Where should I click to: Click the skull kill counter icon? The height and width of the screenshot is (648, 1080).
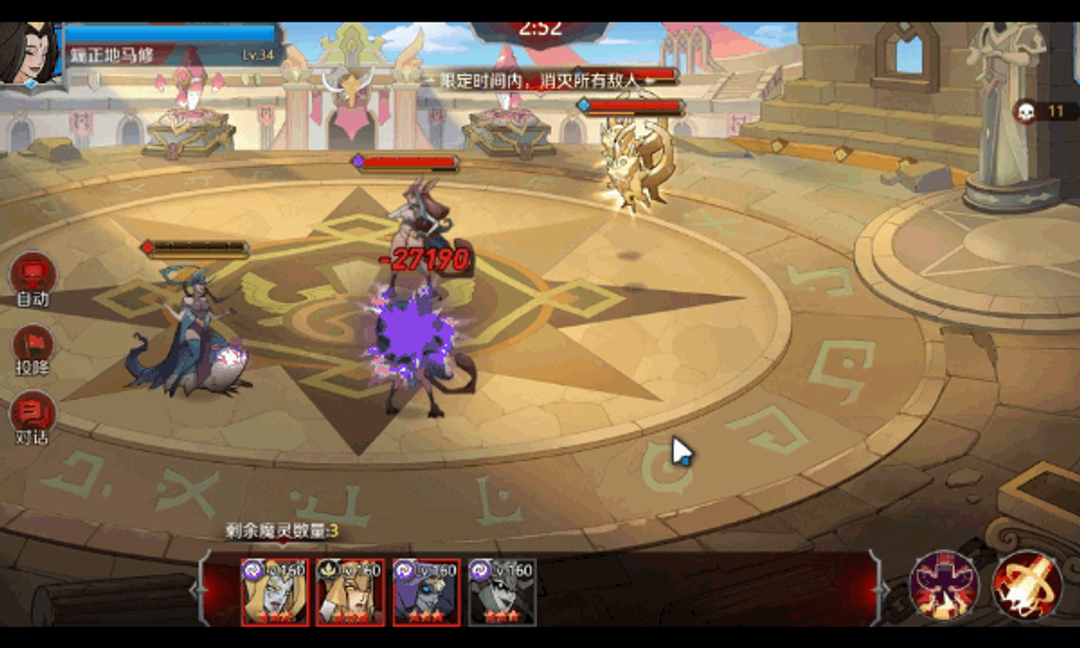pyautogui.click(x=1025, y=111)
